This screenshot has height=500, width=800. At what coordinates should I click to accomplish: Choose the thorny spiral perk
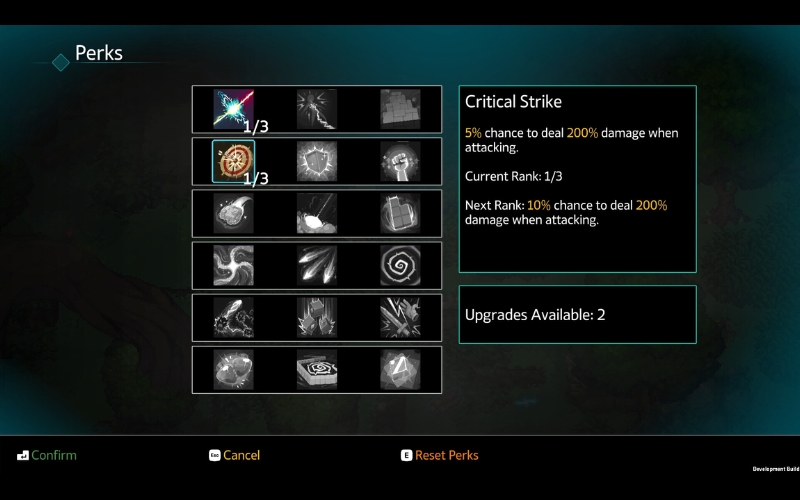400,265
